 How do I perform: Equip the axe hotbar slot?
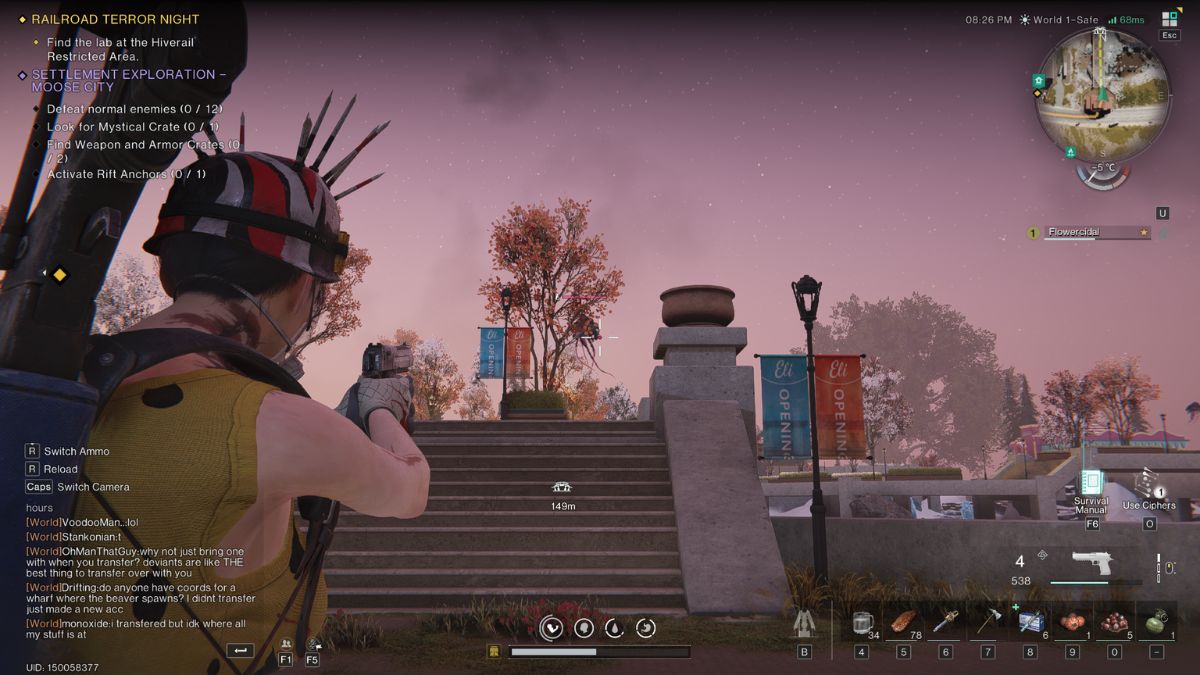[987, 624]
